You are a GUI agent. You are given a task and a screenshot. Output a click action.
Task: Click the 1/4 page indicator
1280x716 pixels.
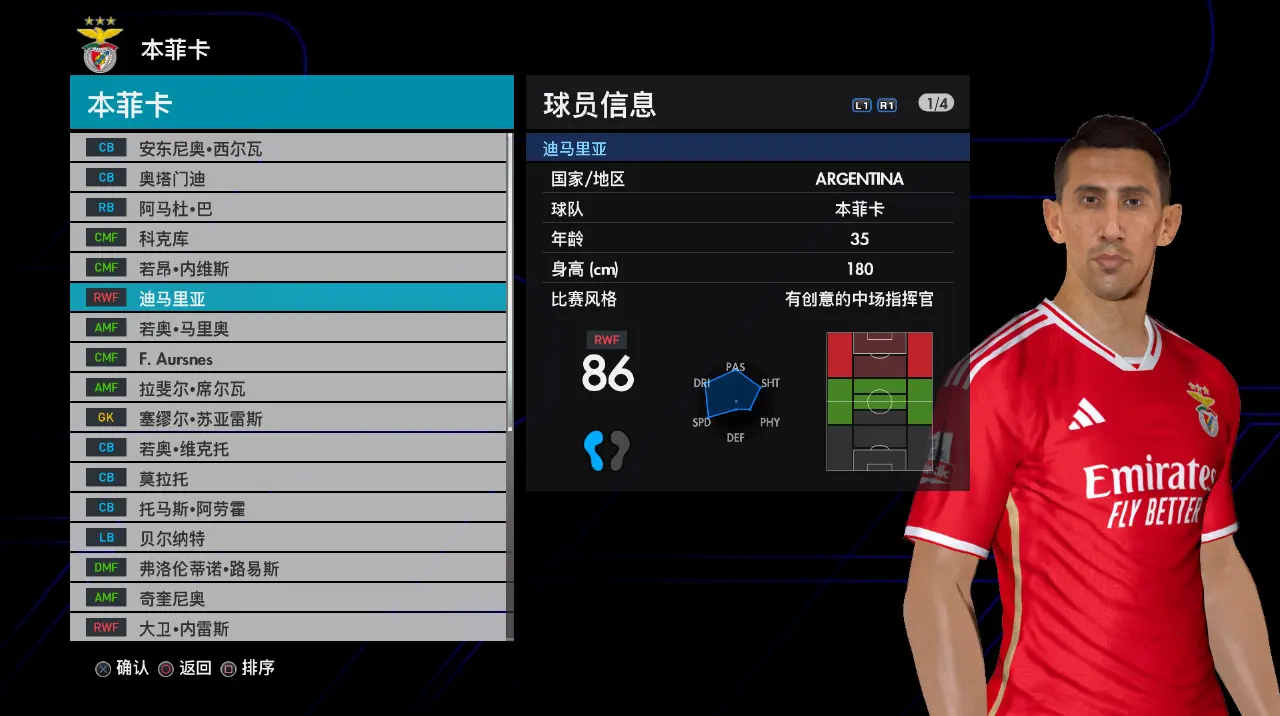(936, 103)
